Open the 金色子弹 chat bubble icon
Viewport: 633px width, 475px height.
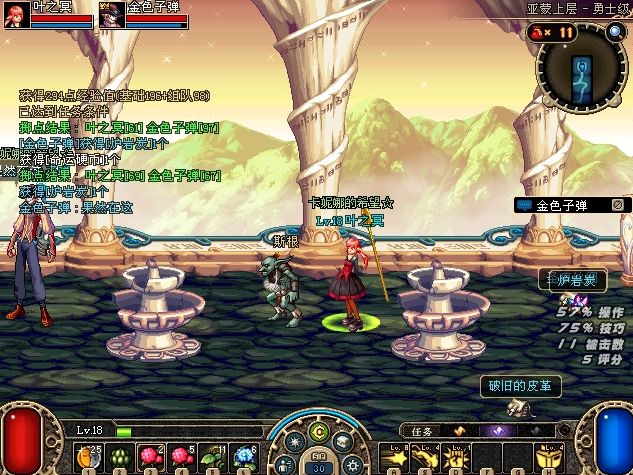(x=525, y=205)
